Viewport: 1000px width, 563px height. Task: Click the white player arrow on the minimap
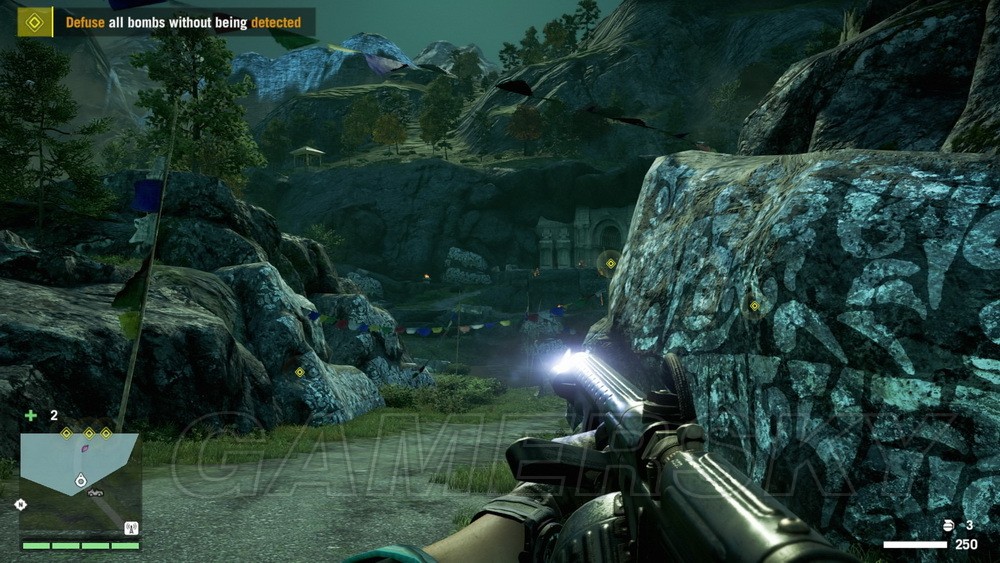[x=80, y=481]
